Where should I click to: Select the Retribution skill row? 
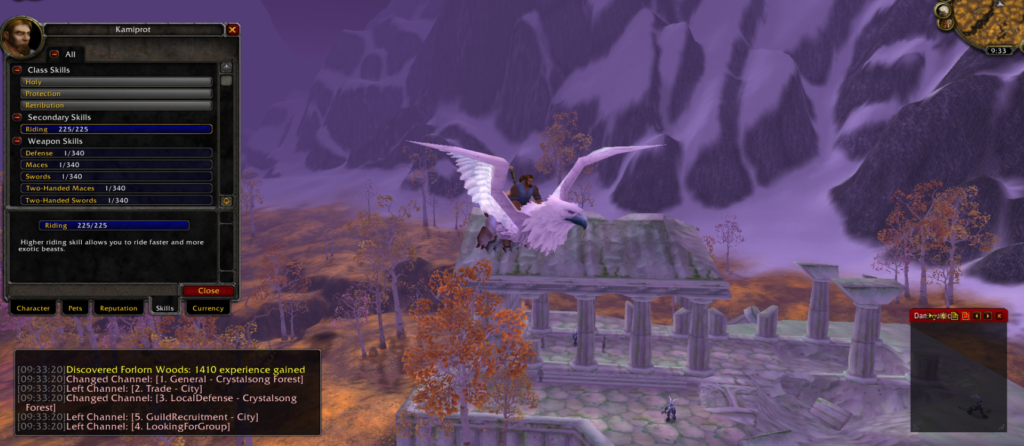116,105
